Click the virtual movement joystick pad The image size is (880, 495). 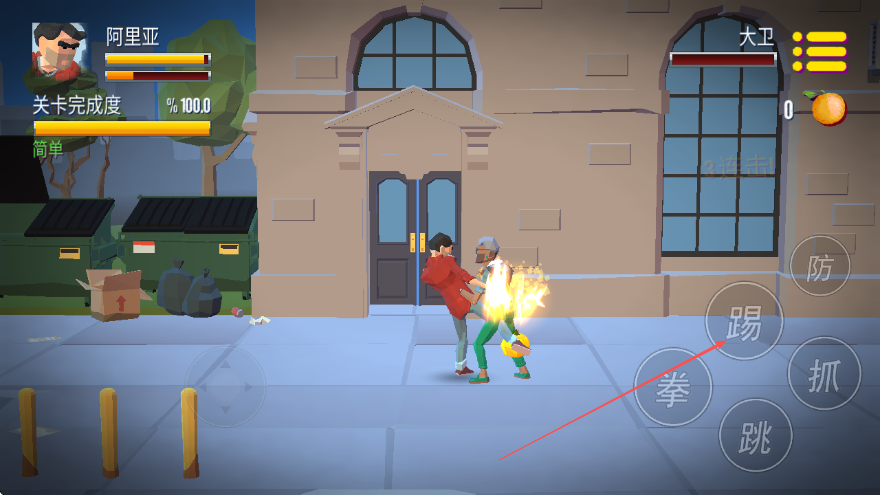coord(226,386)
